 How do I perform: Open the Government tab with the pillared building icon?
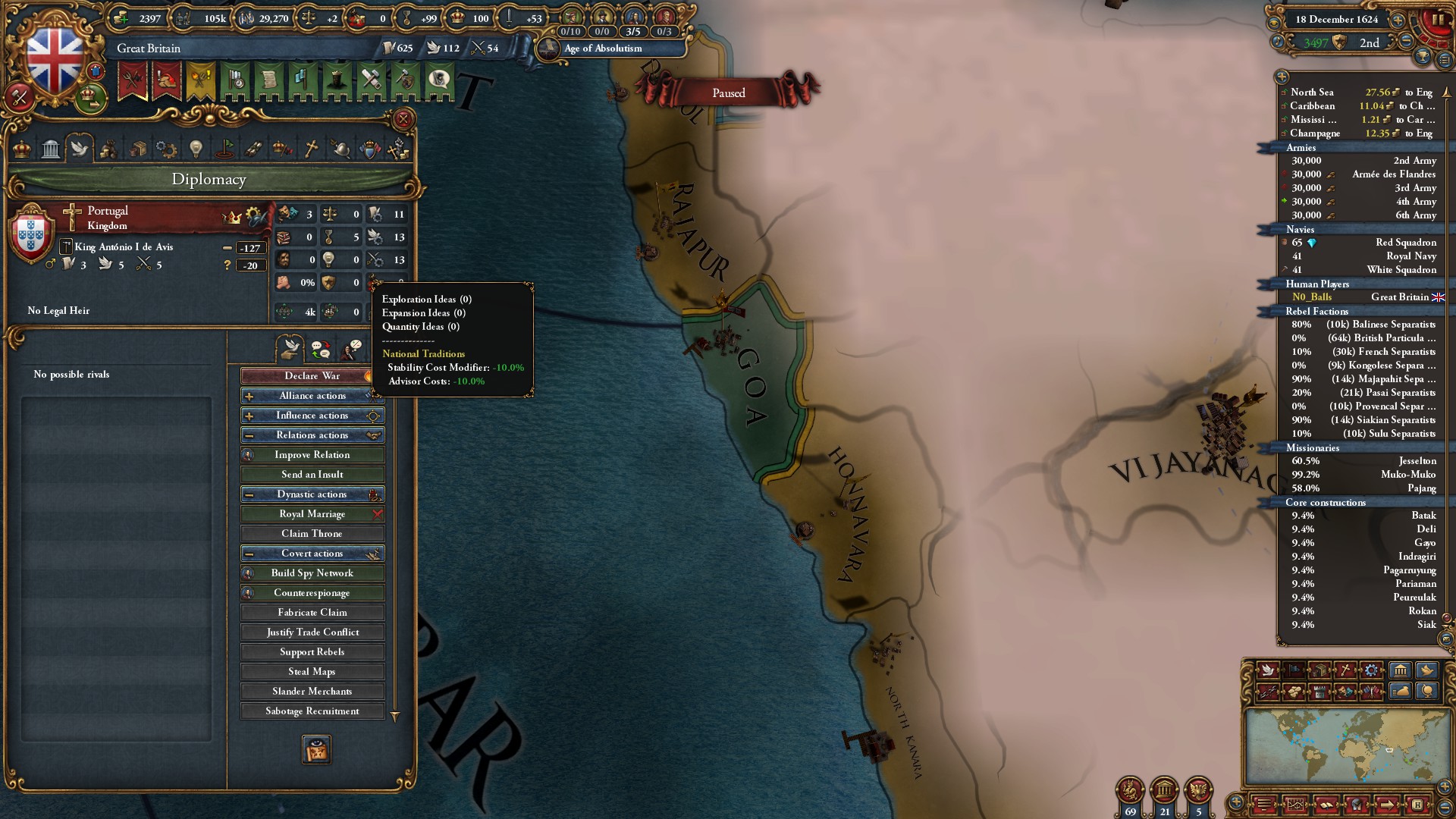click(x=51, y=149)
